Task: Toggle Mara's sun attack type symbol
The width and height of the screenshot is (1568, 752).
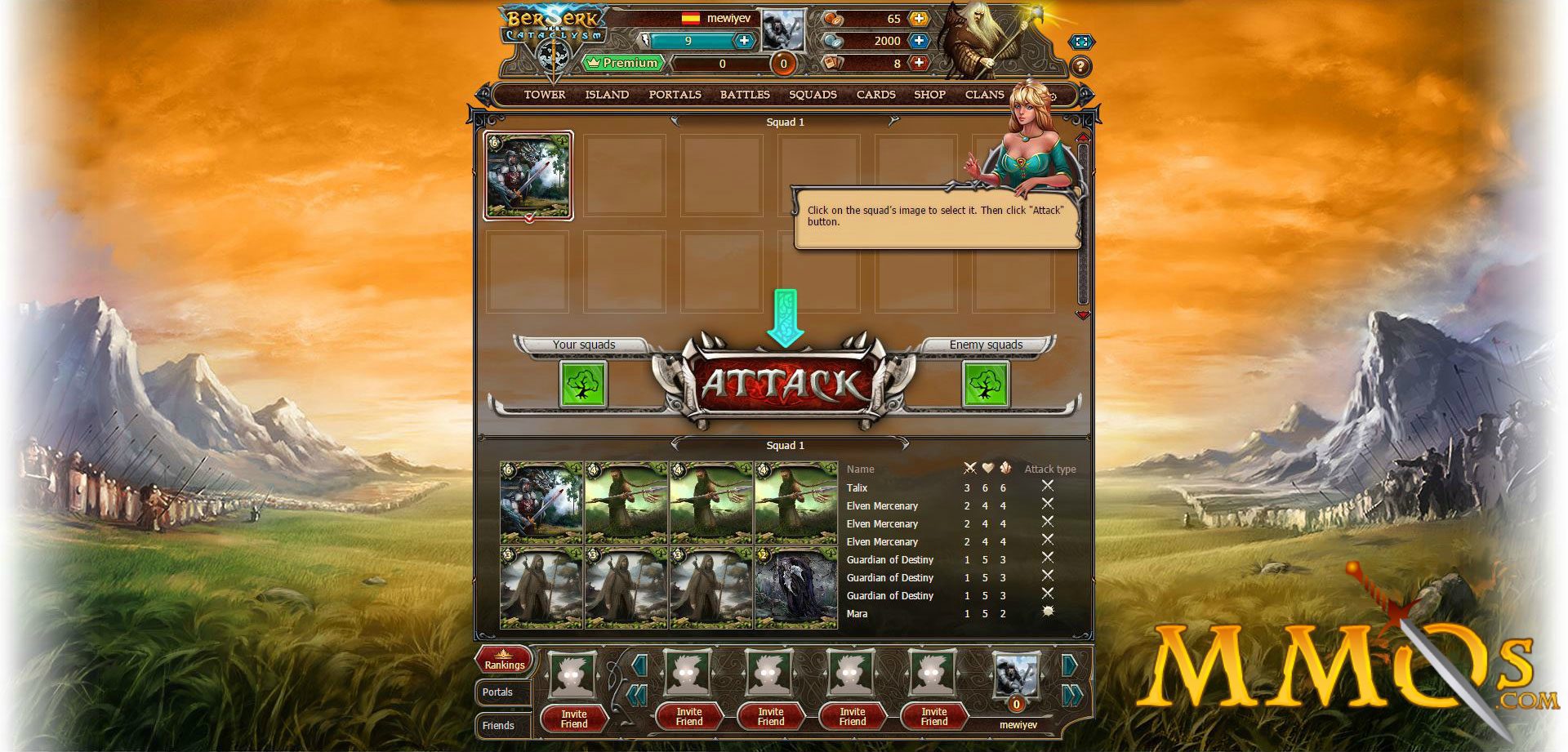Action: pos(1049,612)
